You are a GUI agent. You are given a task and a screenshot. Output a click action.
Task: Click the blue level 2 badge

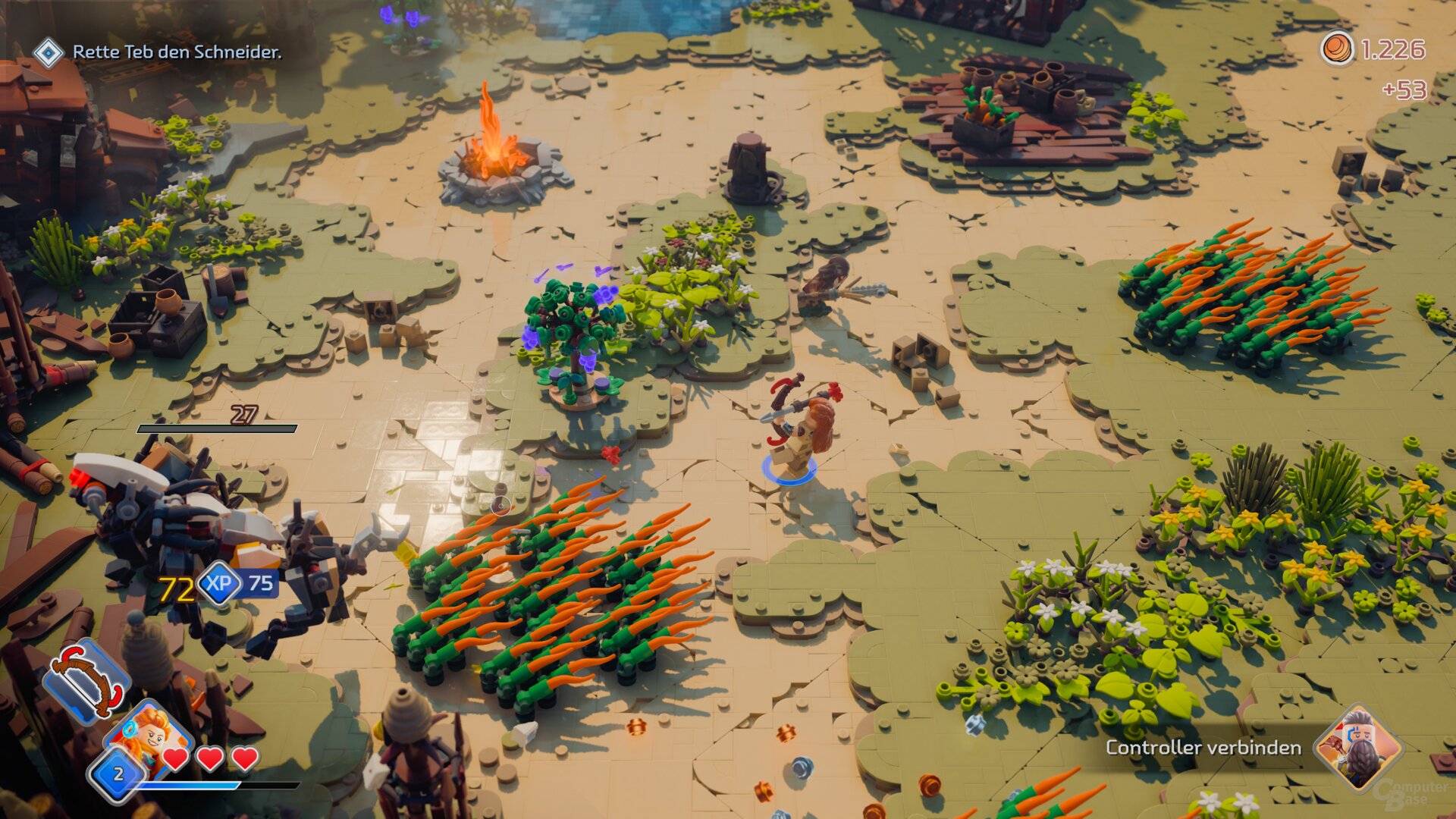[x=118, y=774]
